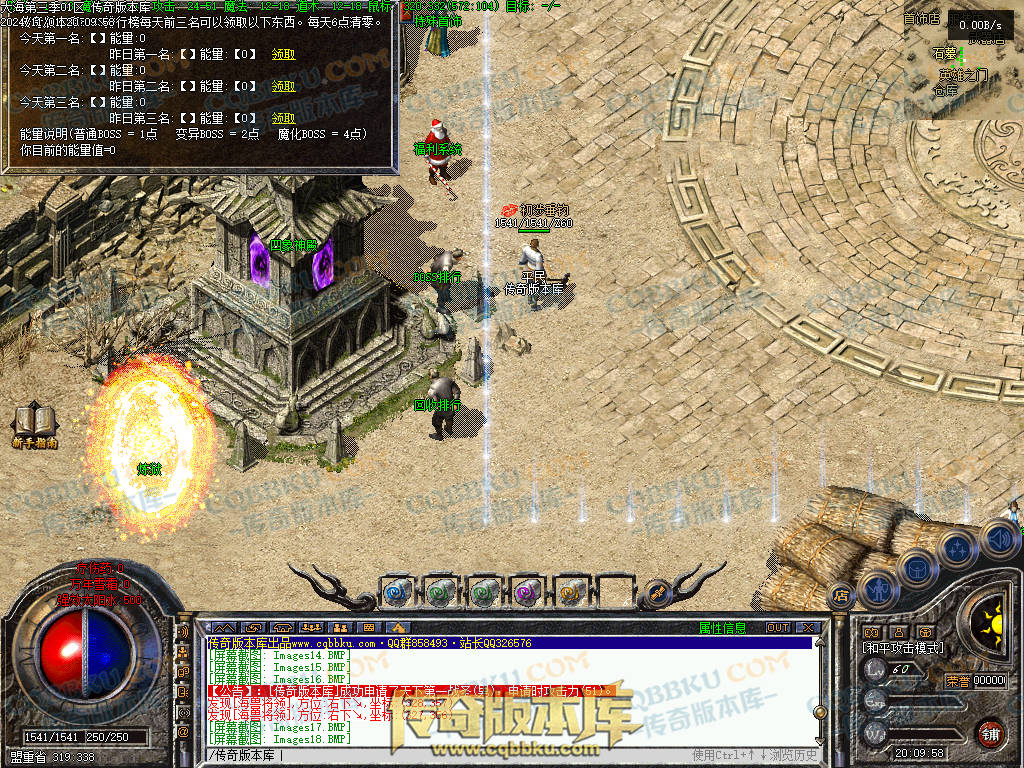This screenshot has width=1024, height=768.
Task: Use the orange swirl scroll in belt
Action: [x=569, y=592]
